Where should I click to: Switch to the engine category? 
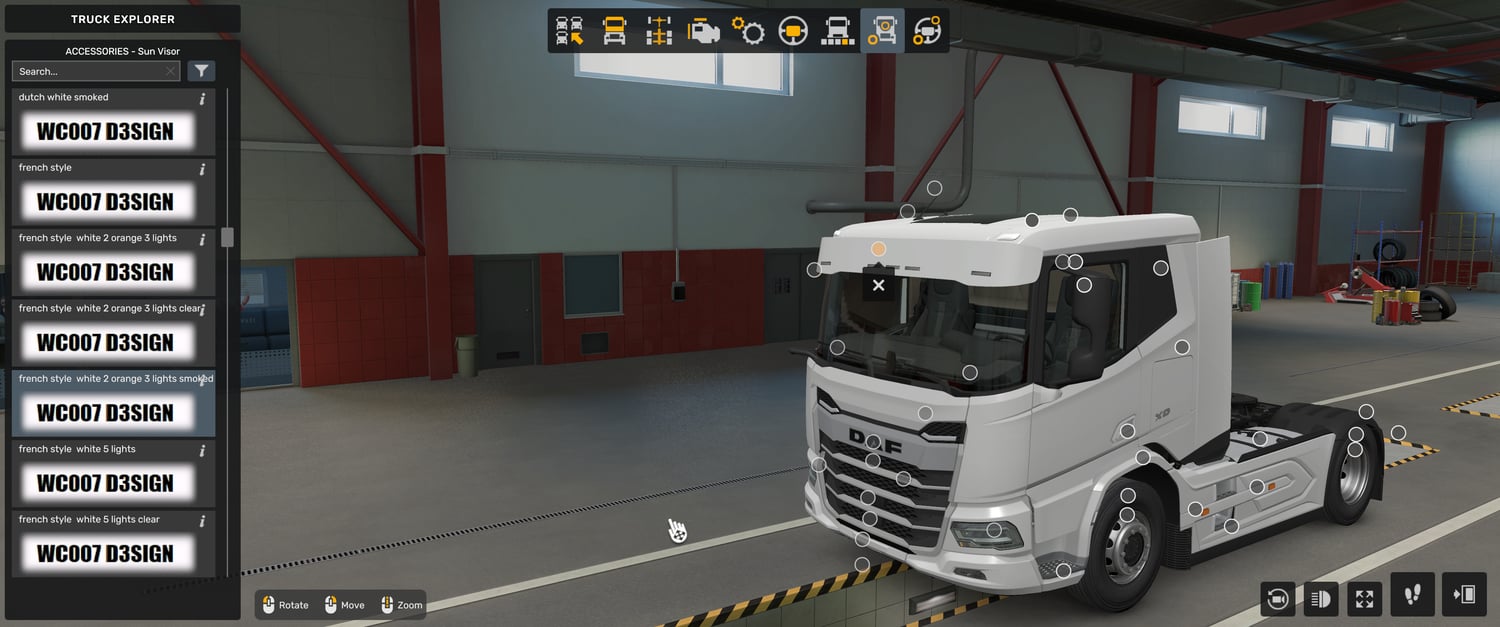point(703,31)
